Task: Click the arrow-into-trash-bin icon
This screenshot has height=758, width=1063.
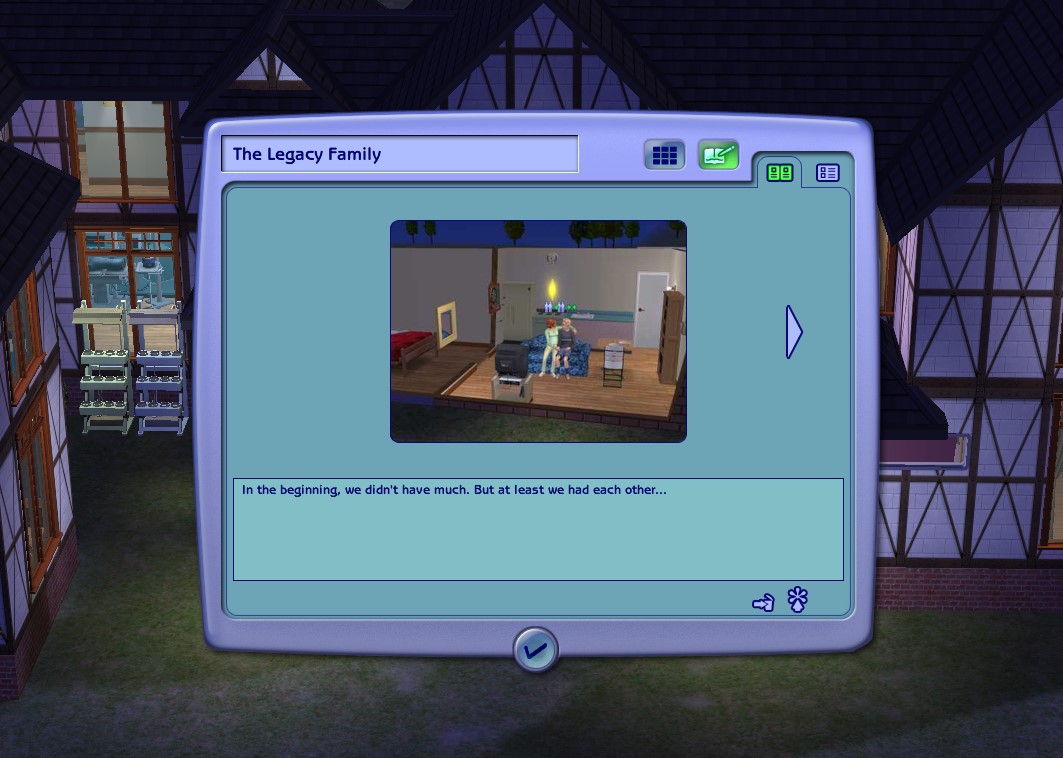Action: (x=763, y=602)
